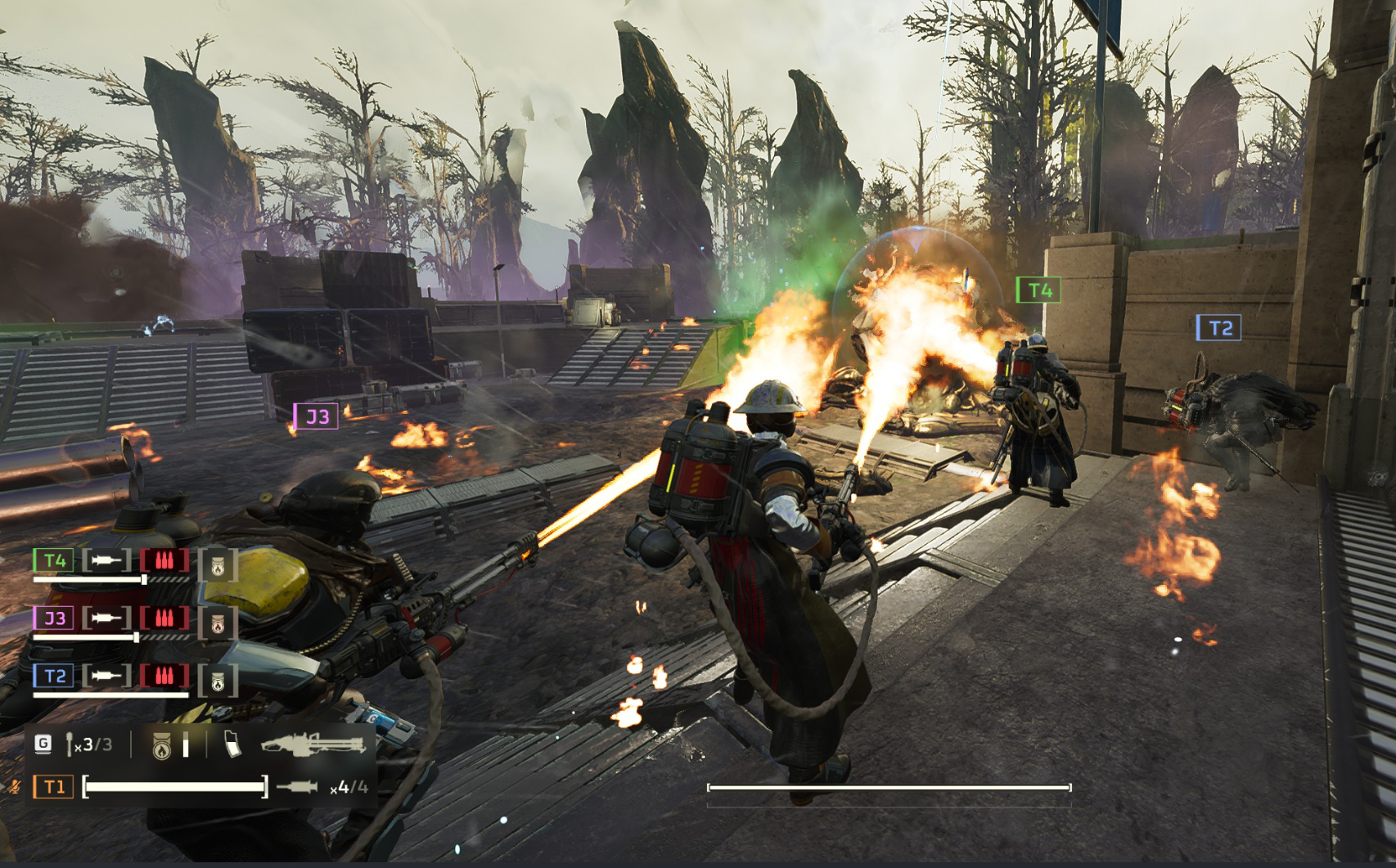Viewport: 1396px width, 868px height.
Task: Select J3's red ammo status icon
Action: (164, 618)
